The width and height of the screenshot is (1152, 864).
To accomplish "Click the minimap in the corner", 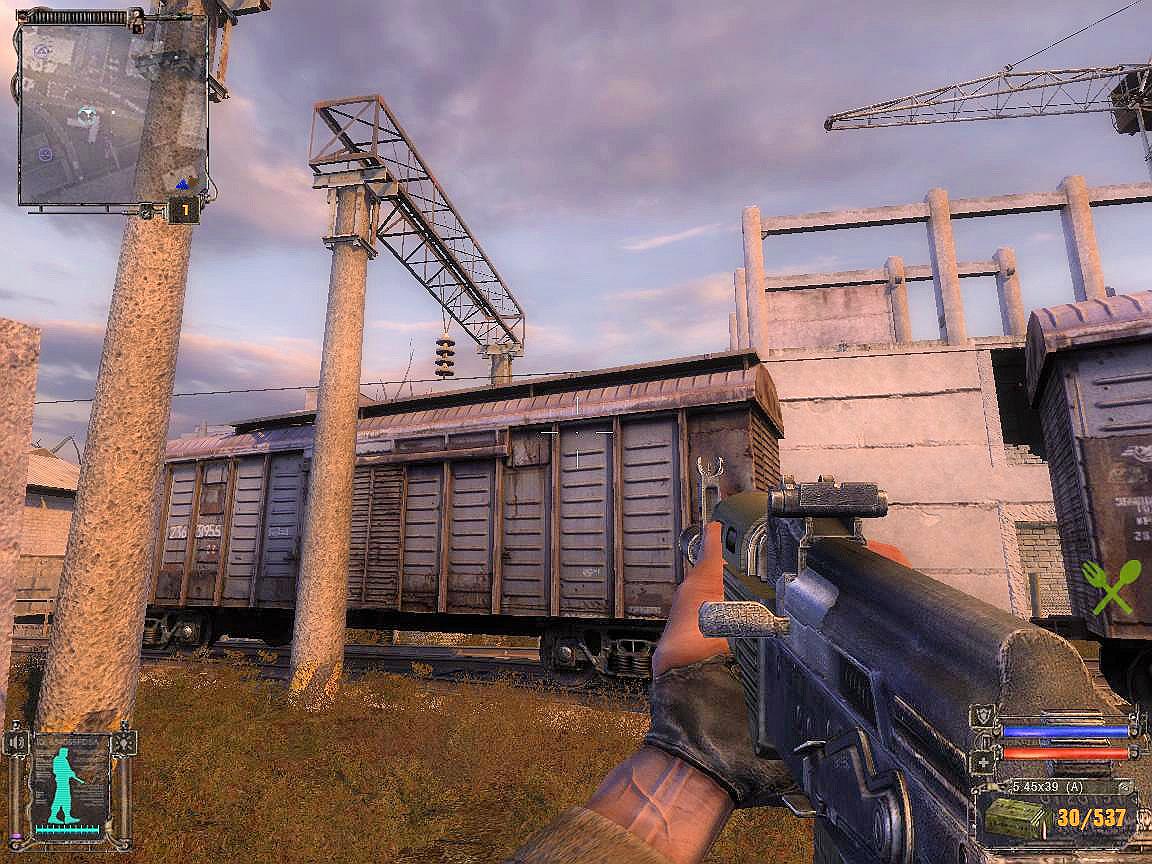I will pos(112,110).
